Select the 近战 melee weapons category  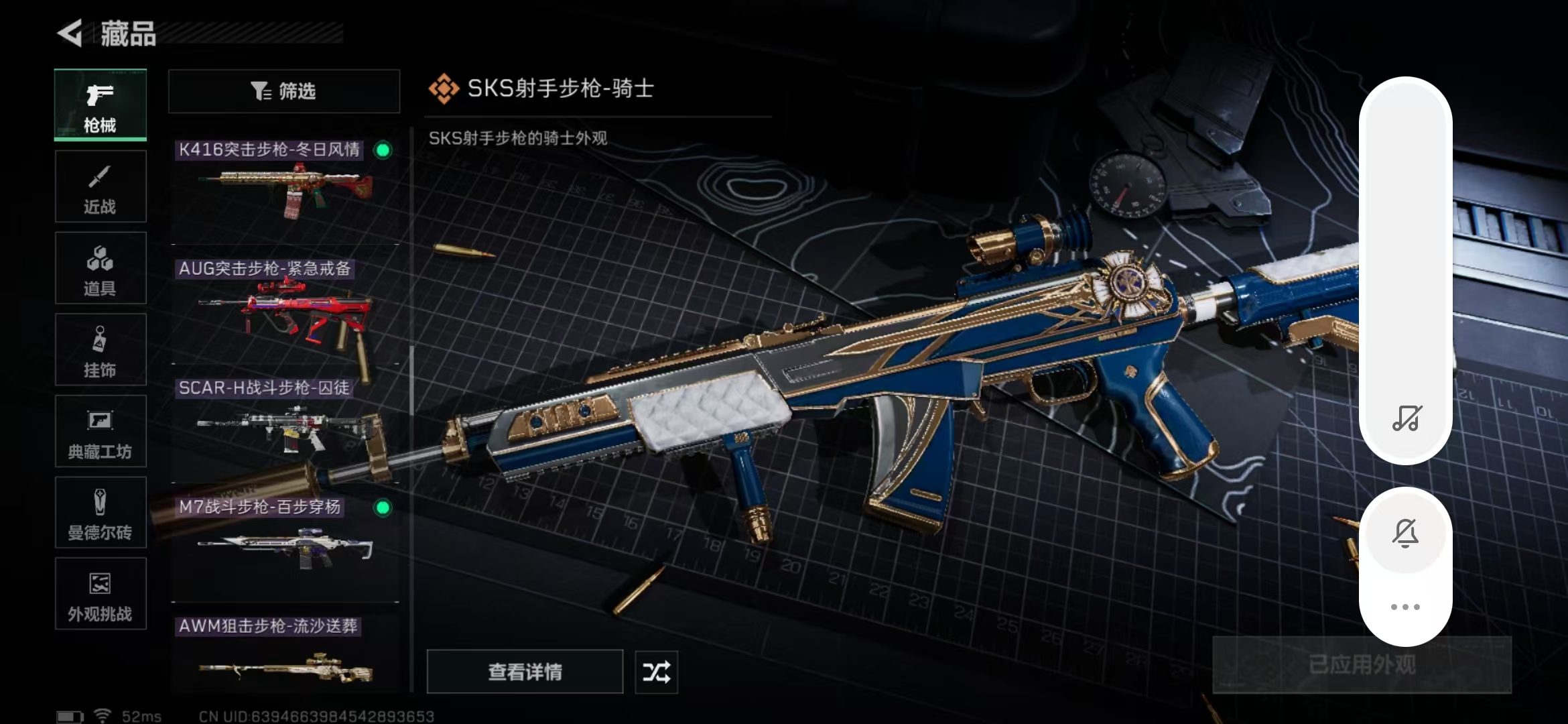(x=100, y=186)
